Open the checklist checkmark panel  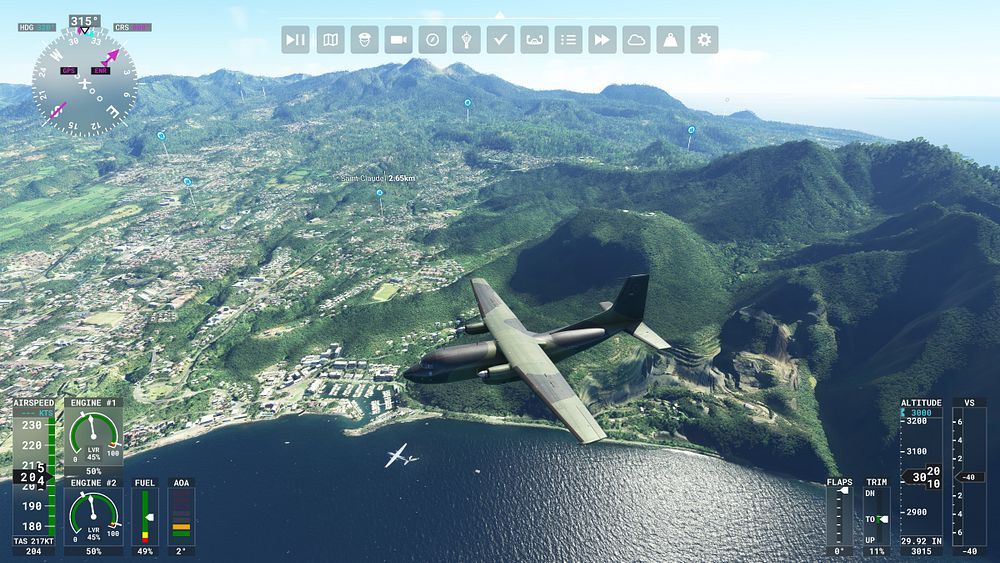click(x=500, y=40)
